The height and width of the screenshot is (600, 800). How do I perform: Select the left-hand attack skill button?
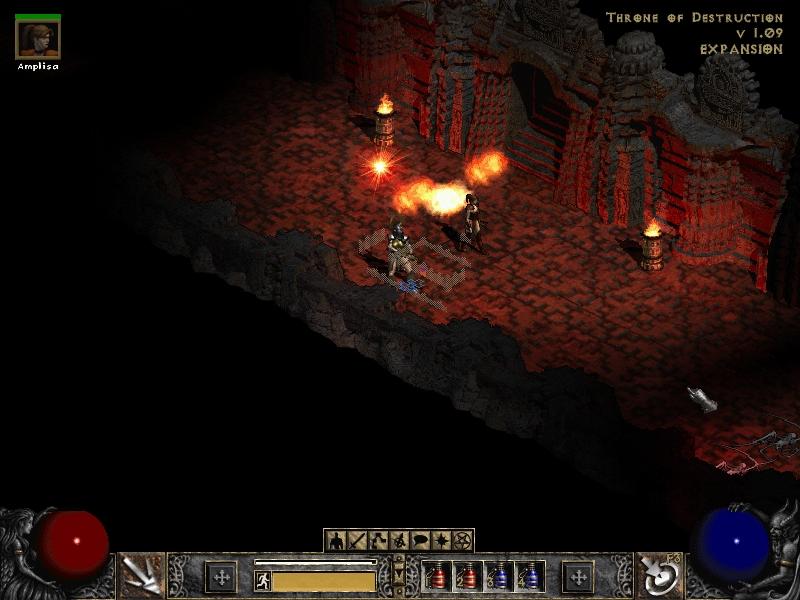tap(141, 576)
